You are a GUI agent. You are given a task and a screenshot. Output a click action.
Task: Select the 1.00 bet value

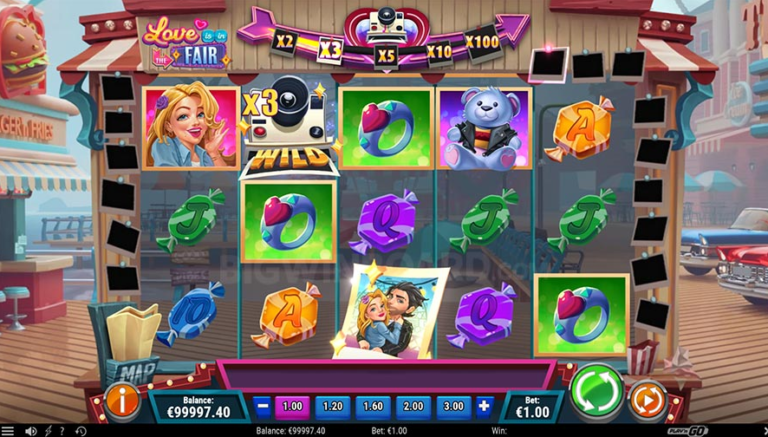[292, 406]
